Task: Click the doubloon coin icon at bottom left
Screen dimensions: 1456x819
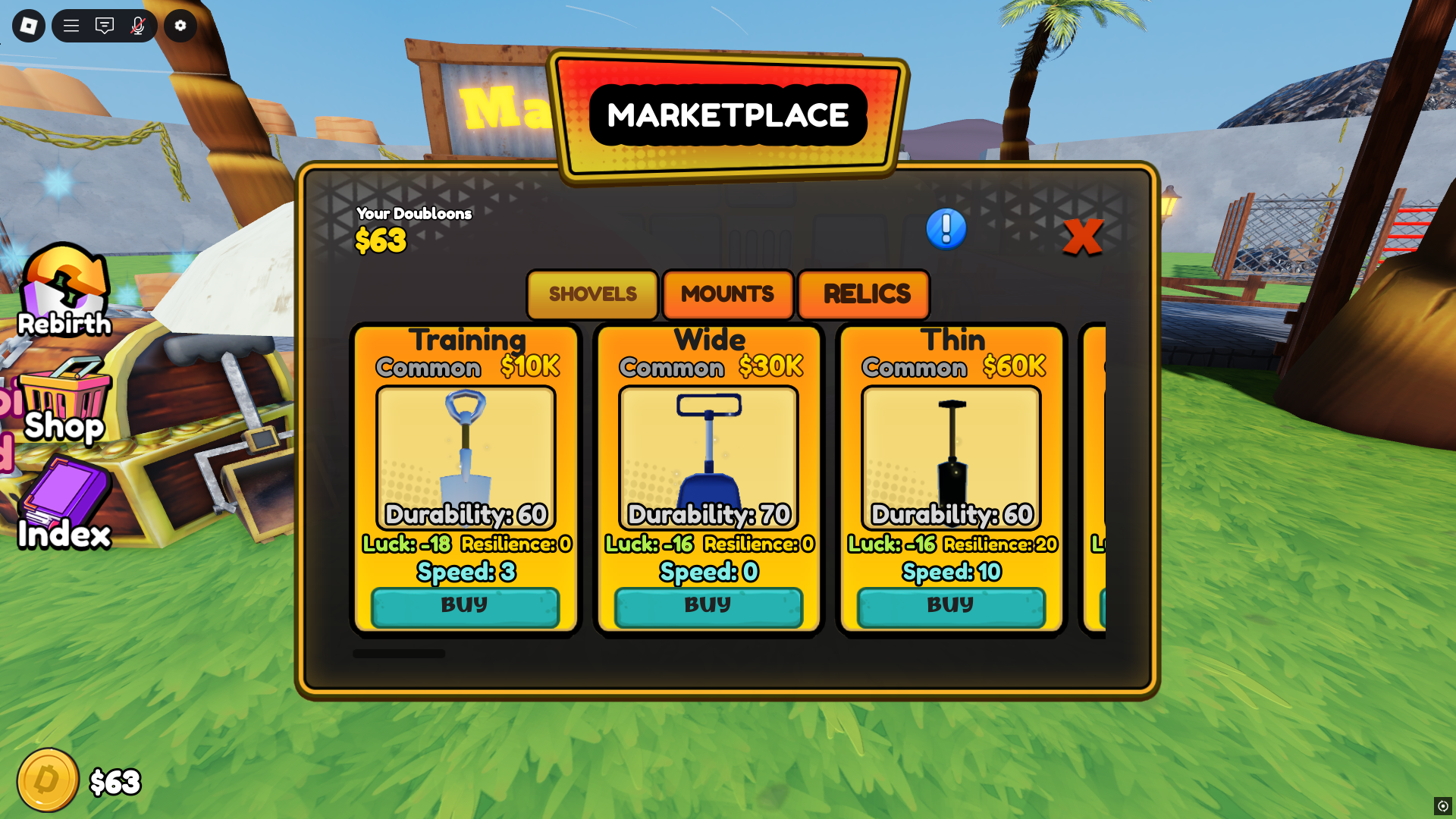Action: click(x=47, y=778)
